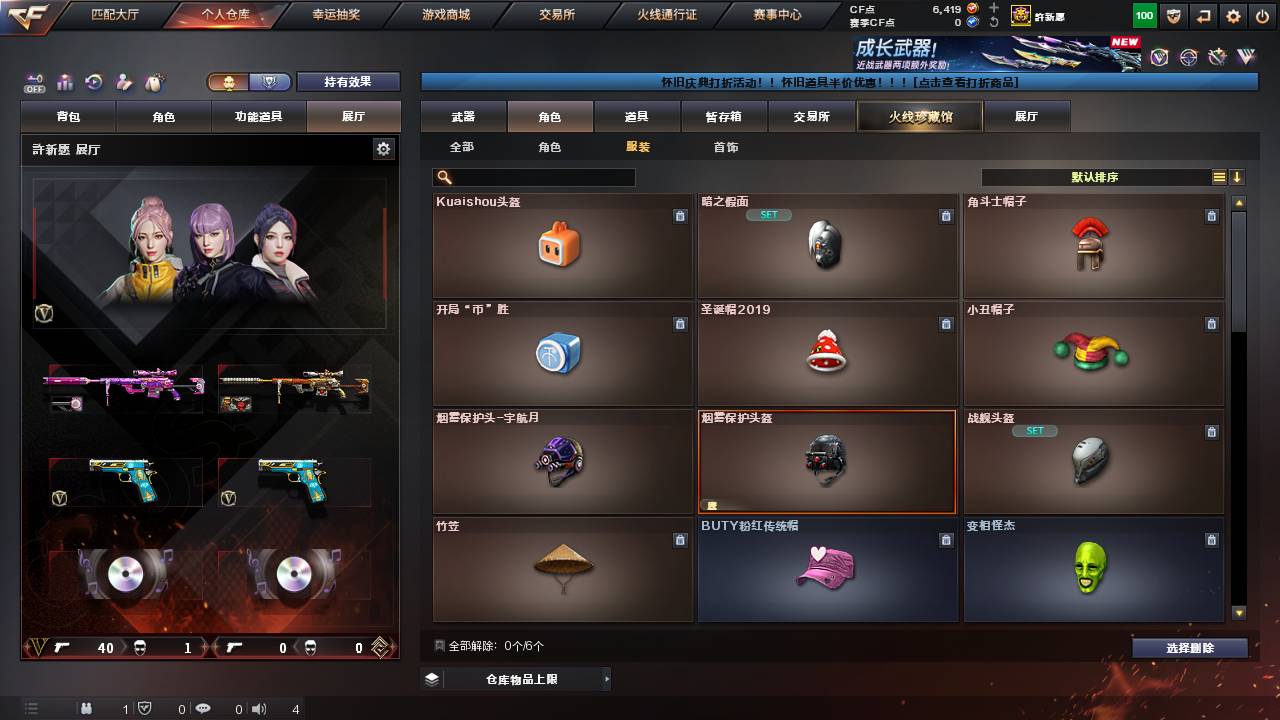This screenshot has height=720, width=1280.
Task: Open game settings via top-right gear icon
Action: pos(1232,14)
